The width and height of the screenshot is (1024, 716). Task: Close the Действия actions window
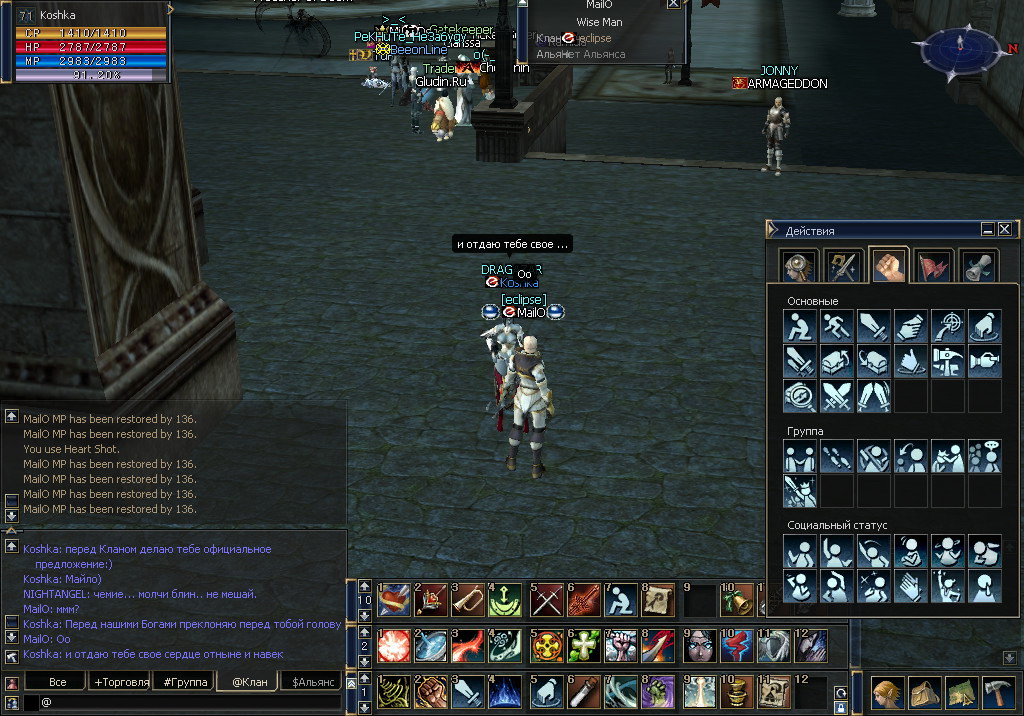[x=1005, y=229]
